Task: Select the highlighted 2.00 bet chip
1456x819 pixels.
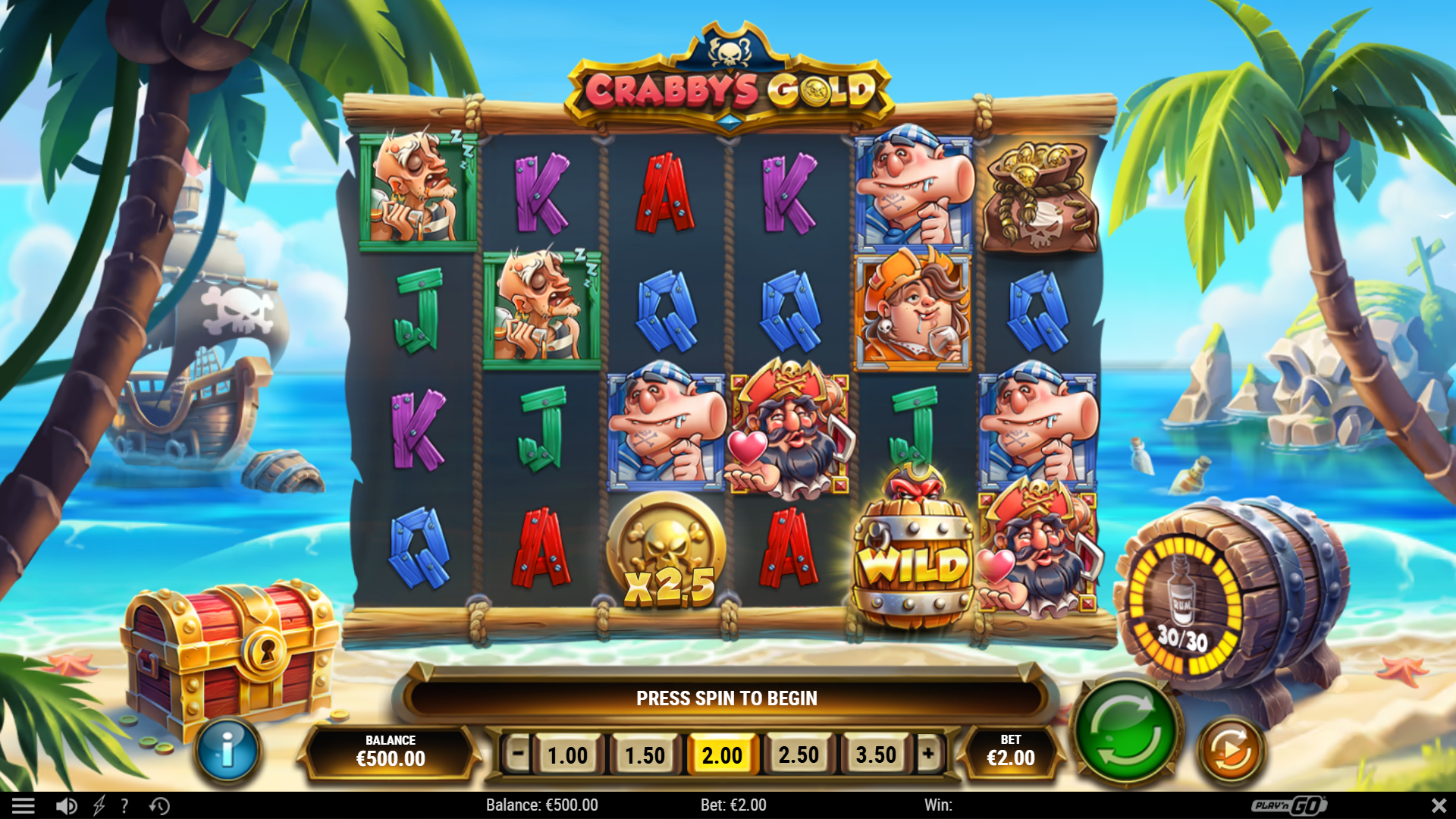Action: (722, 755)
